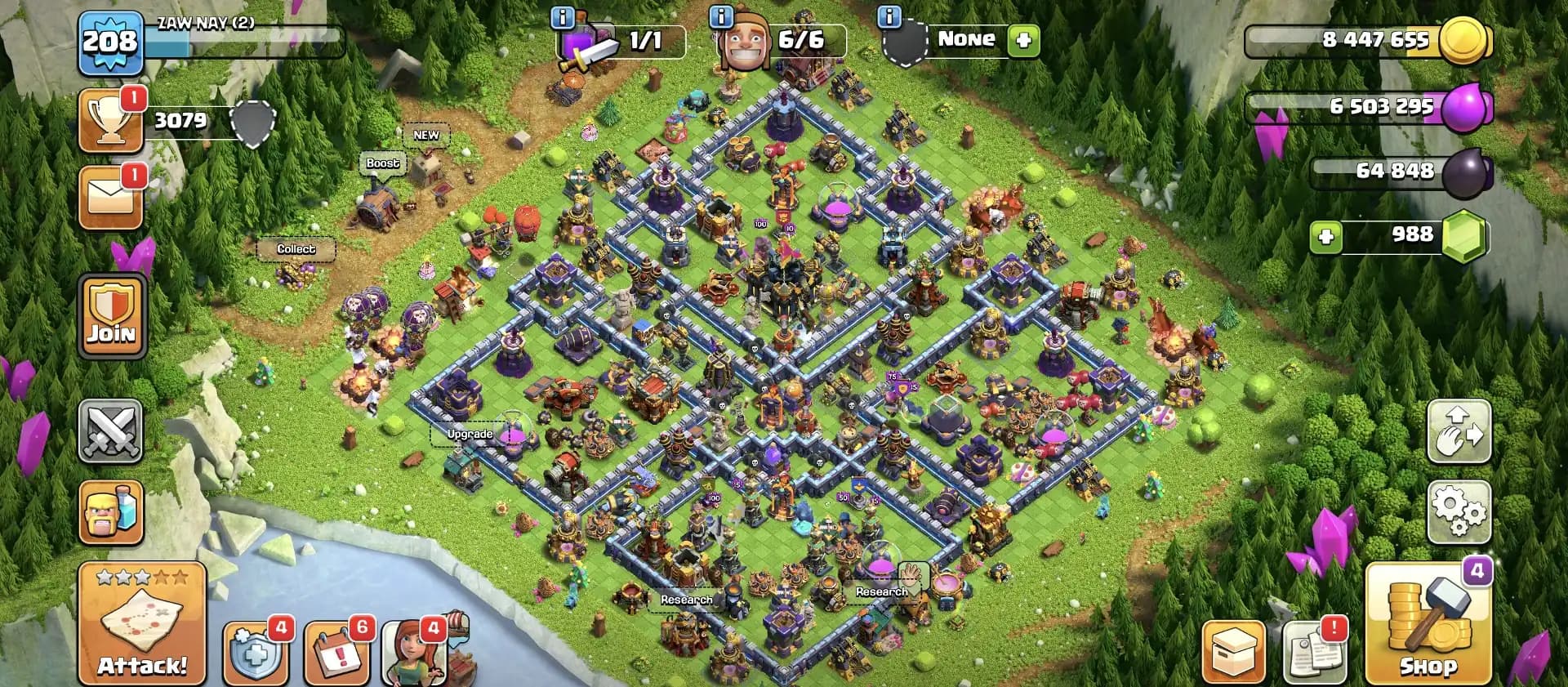Expand the clan perk slot with plus
Screen dimensions: 1568x687
(x=1025, y=39)
